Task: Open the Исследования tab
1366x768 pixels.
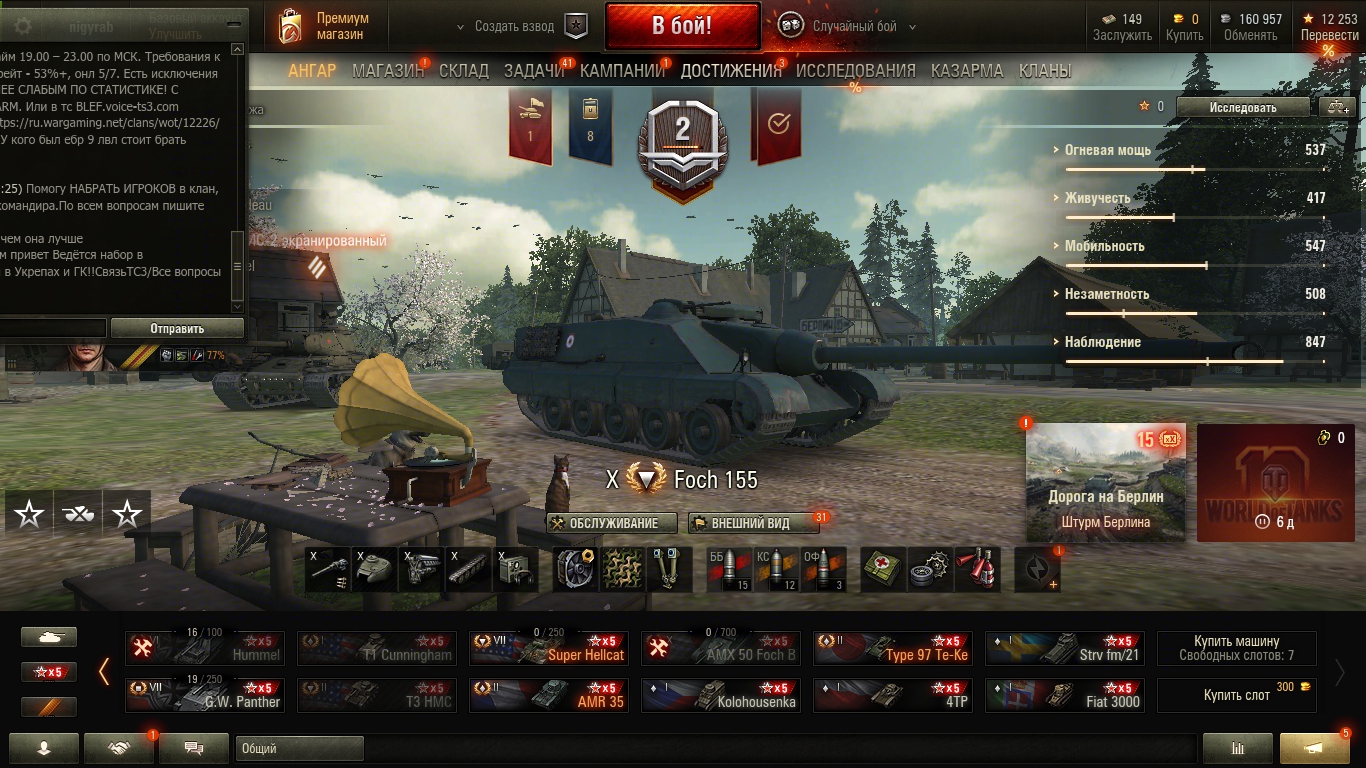Action: tap(855, 71)
